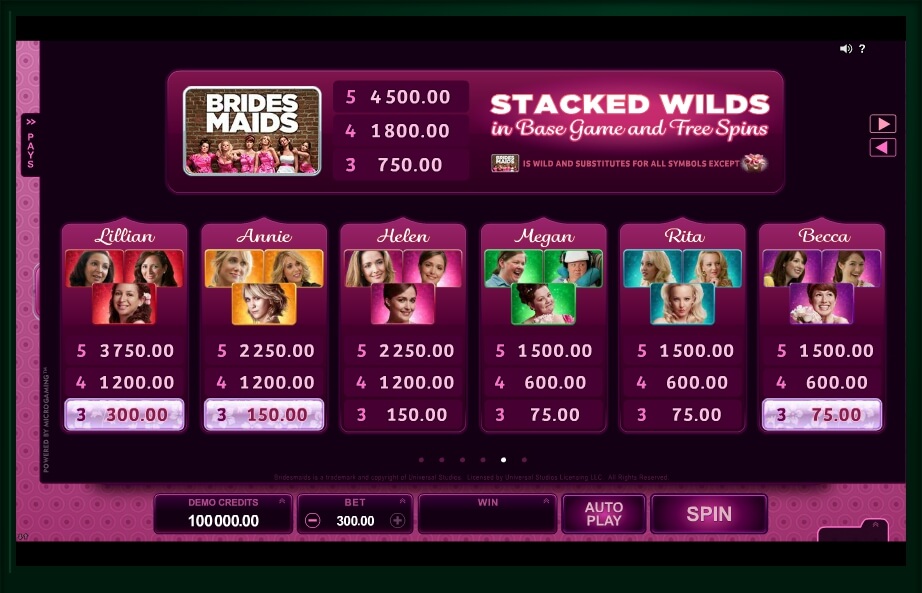Spin the reels with the SPIN button
Viewport: 922px width, 593px height.
[708, 514]
